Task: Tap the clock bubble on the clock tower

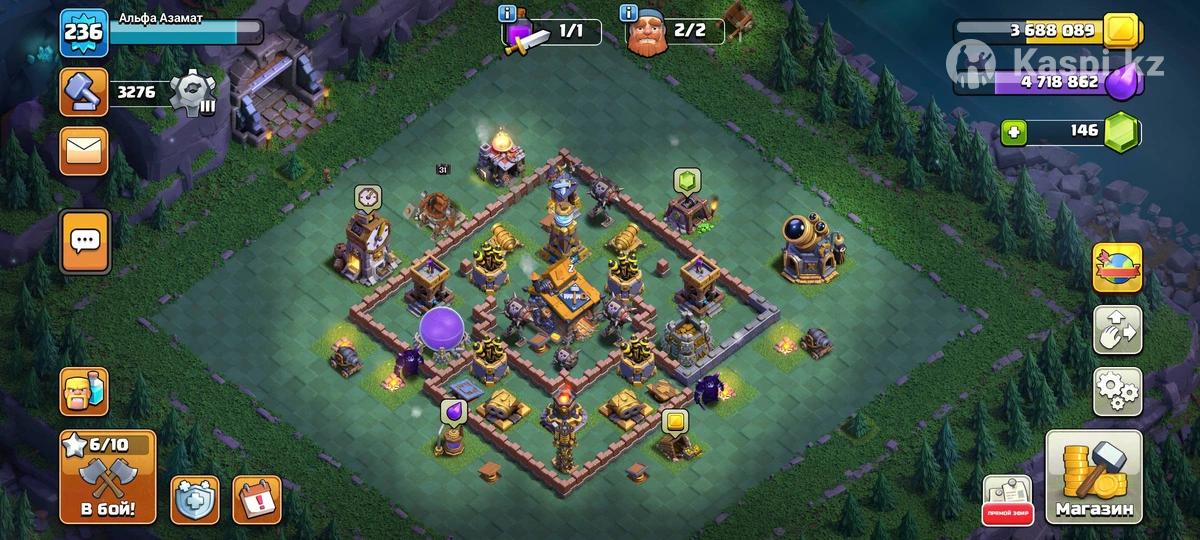Action: tap(368, 197)
